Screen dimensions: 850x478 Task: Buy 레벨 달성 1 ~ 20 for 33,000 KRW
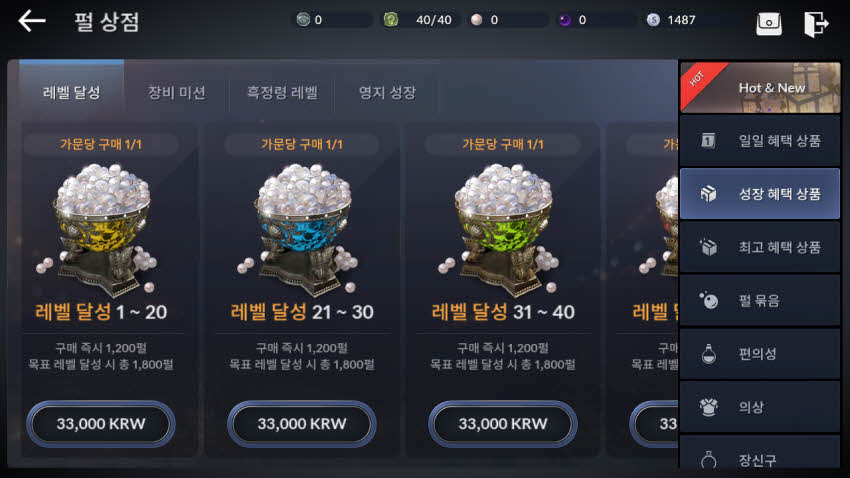point(101,424)
